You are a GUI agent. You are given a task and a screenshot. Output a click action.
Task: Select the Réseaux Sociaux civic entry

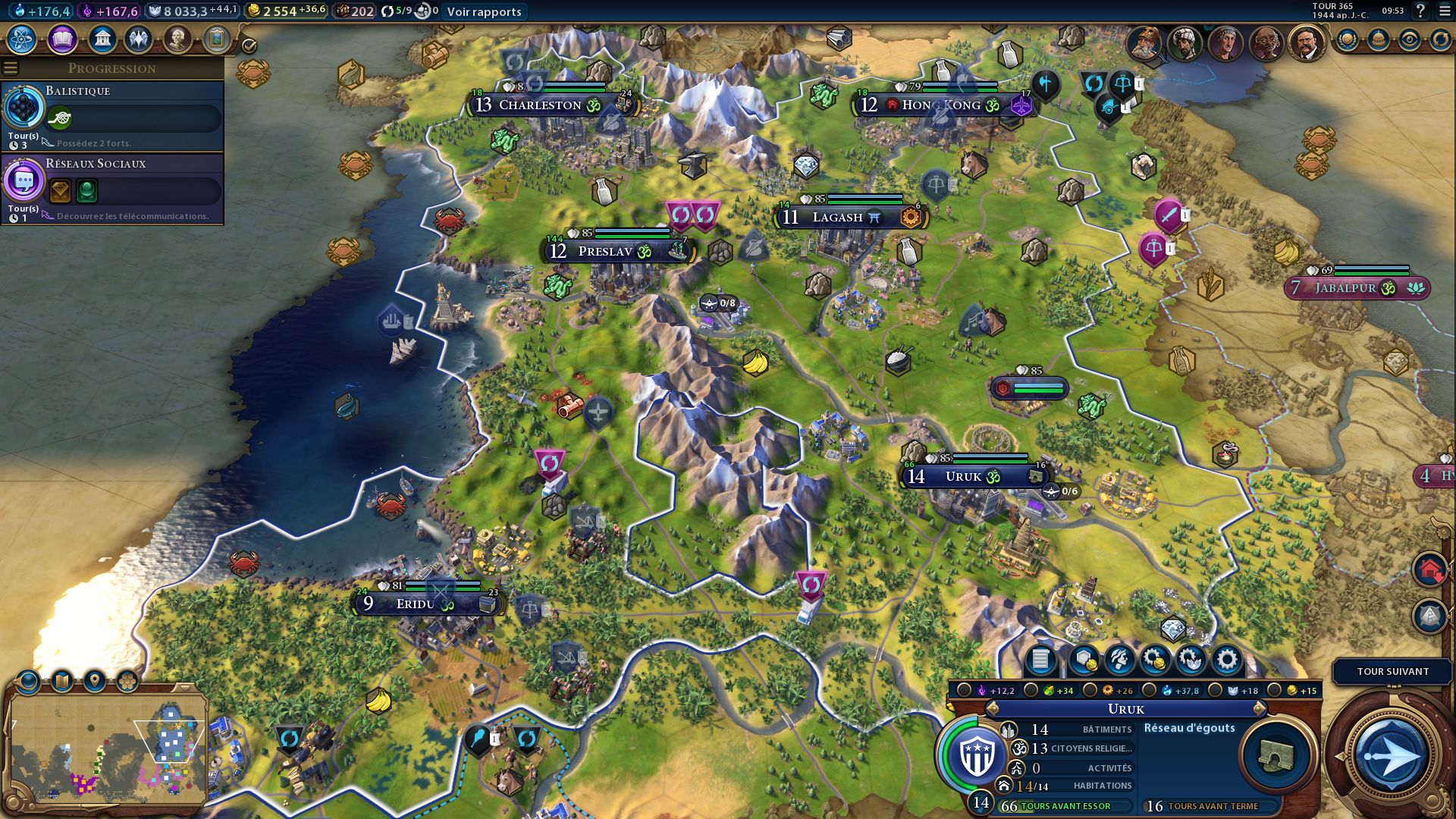[112, 188]
